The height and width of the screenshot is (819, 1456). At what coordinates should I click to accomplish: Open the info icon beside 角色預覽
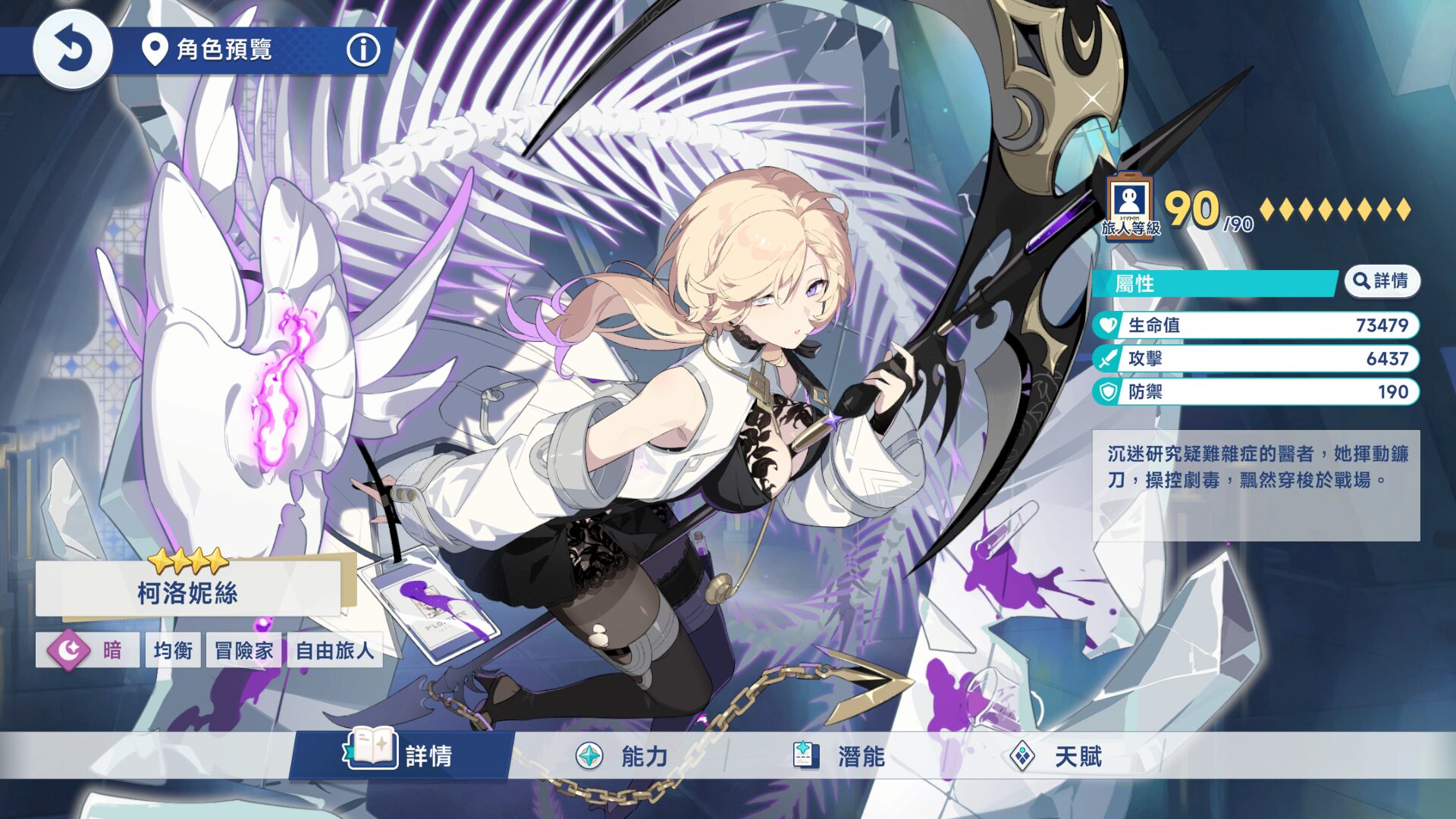[x=363, y=50]
